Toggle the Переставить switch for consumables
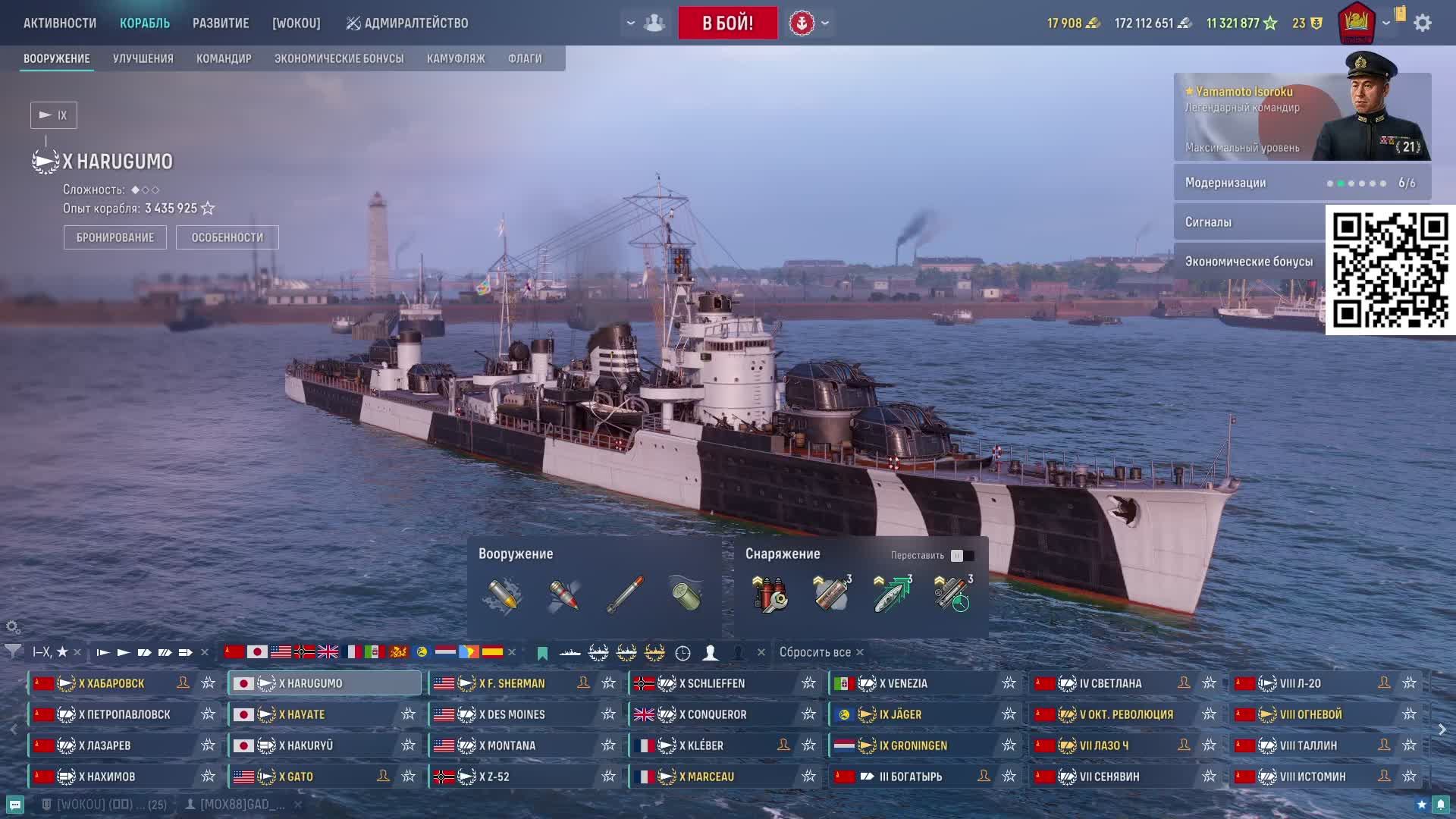The height and width of the screenshot is (819, 1456). coord(962,556)
